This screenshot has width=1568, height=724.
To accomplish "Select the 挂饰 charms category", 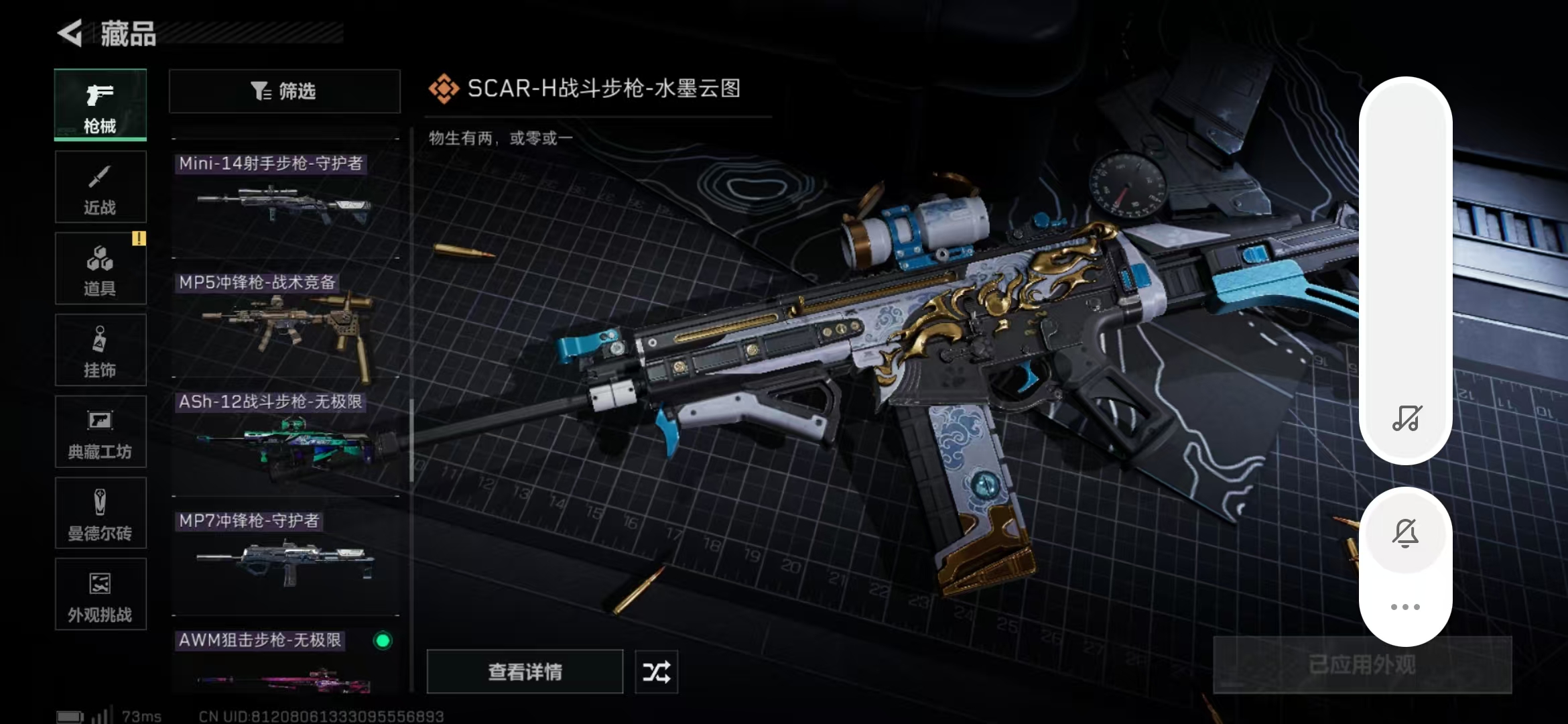I will 100,350.
